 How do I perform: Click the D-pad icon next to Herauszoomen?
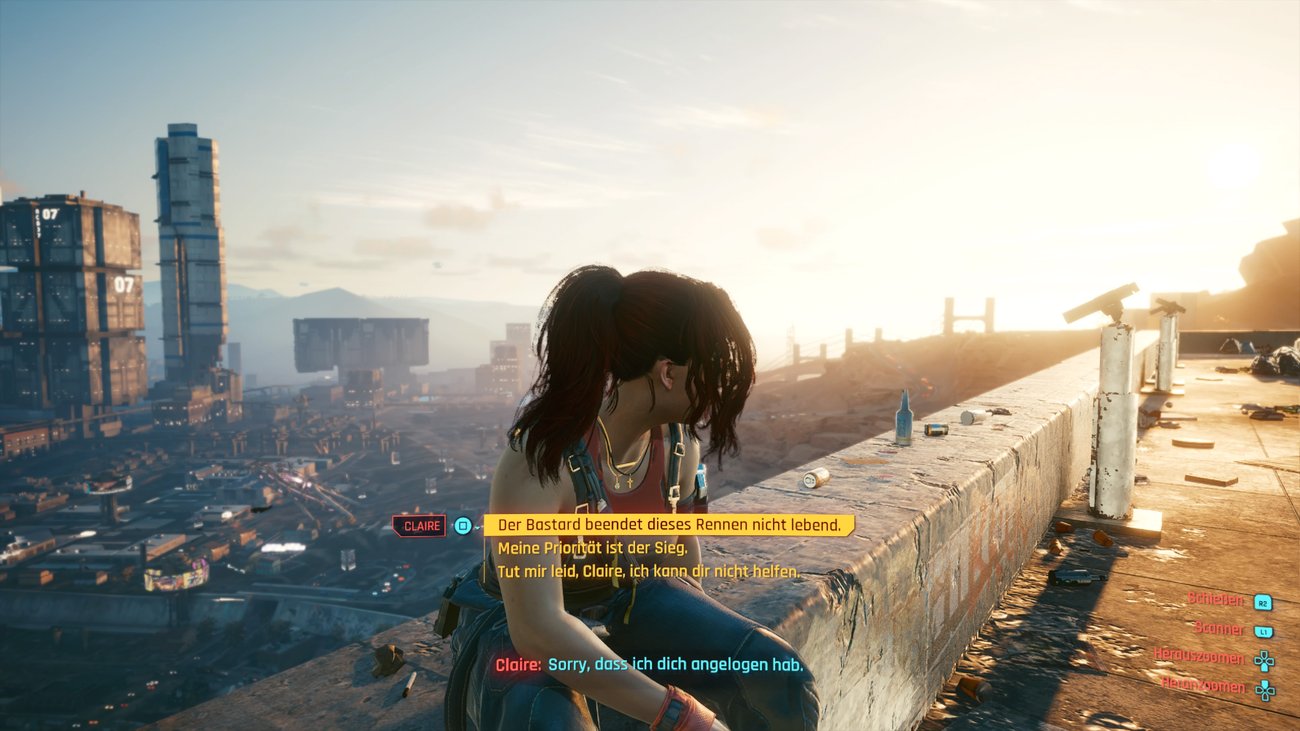(1264, 660)
